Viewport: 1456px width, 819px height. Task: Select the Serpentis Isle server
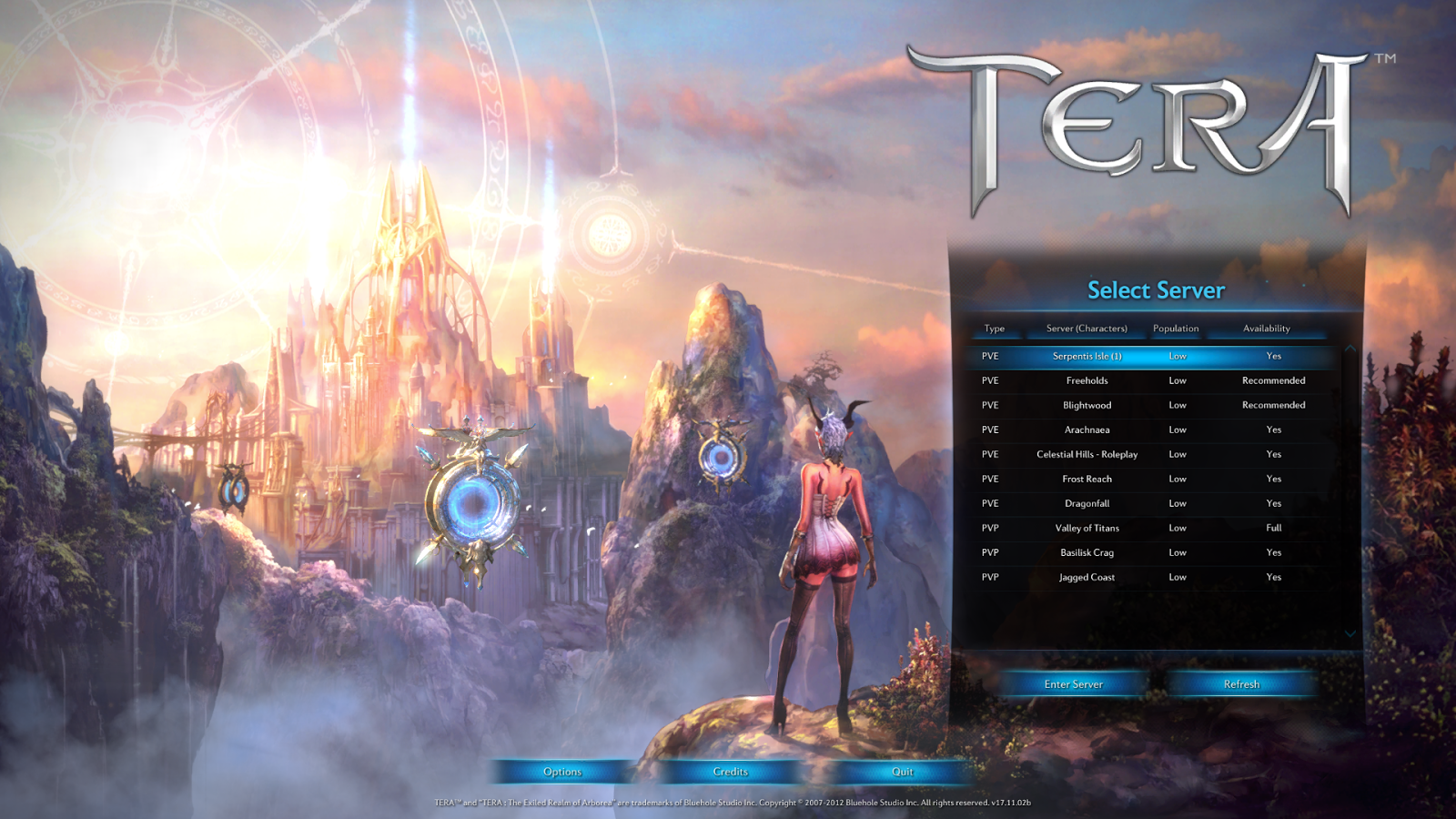[1086, 356]
